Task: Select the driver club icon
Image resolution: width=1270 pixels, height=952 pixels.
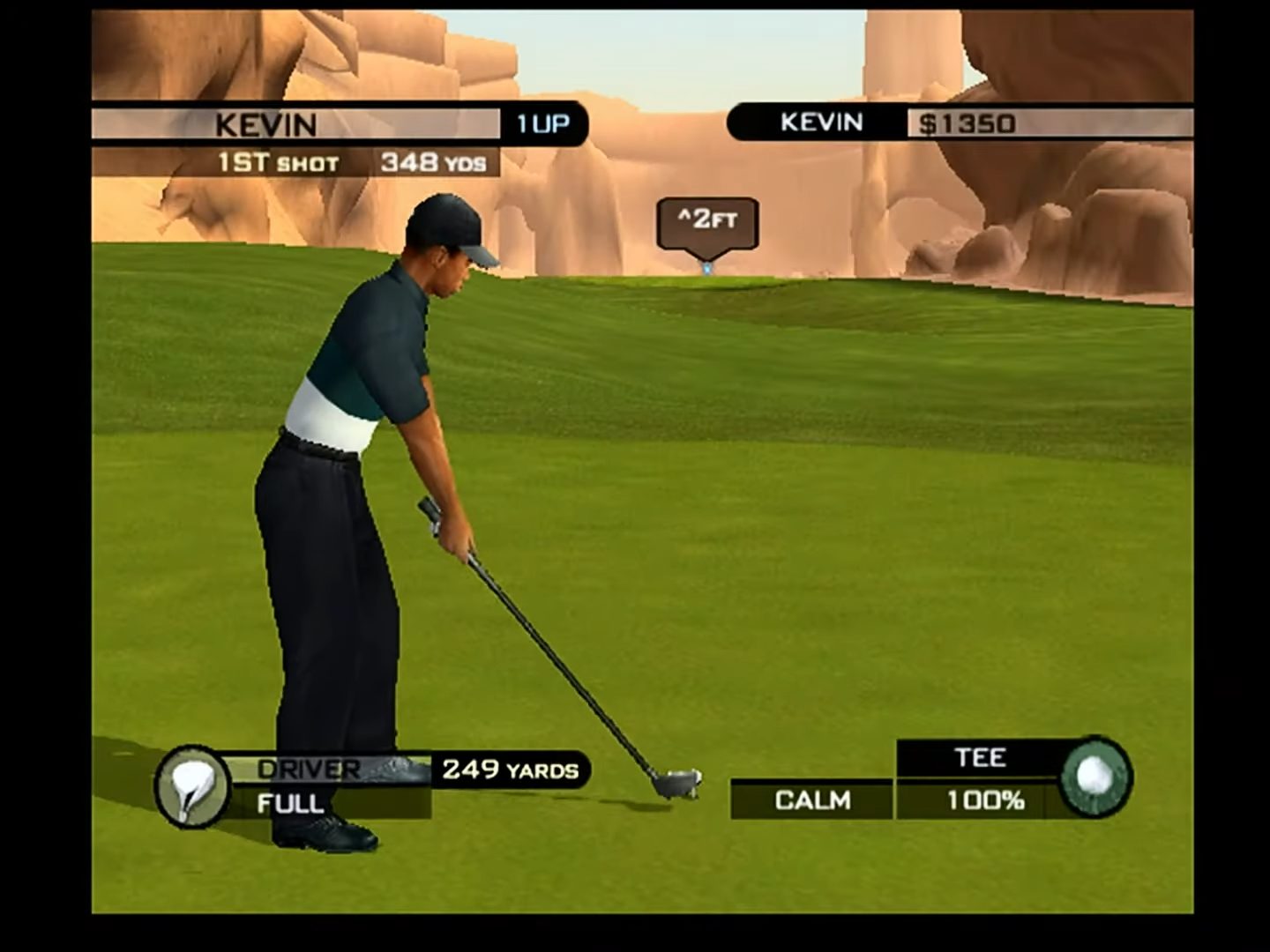Action: coord(191,786)
